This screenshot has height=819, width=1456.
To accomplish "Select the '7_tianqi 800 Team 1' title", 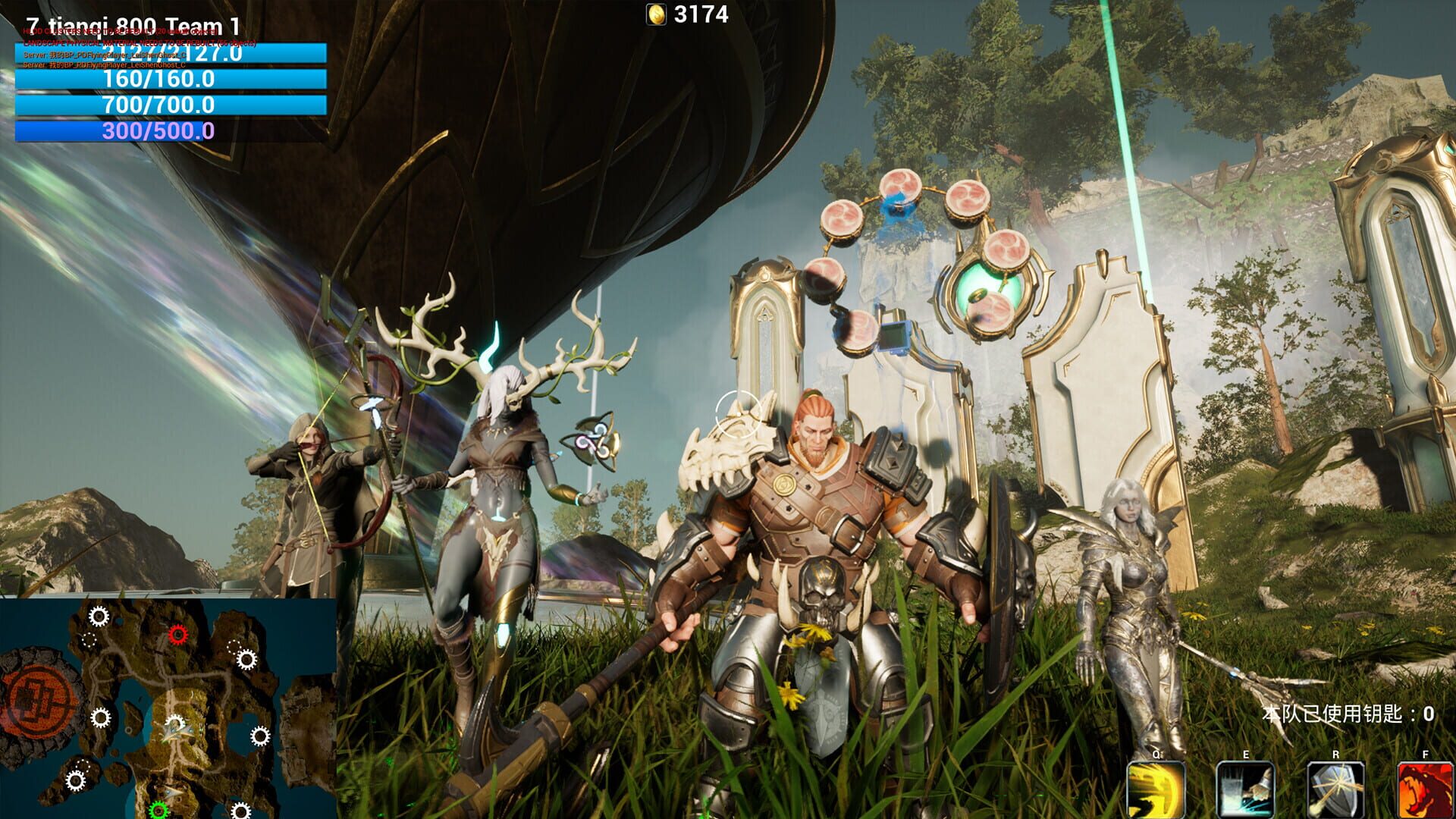I will point(132,25).
